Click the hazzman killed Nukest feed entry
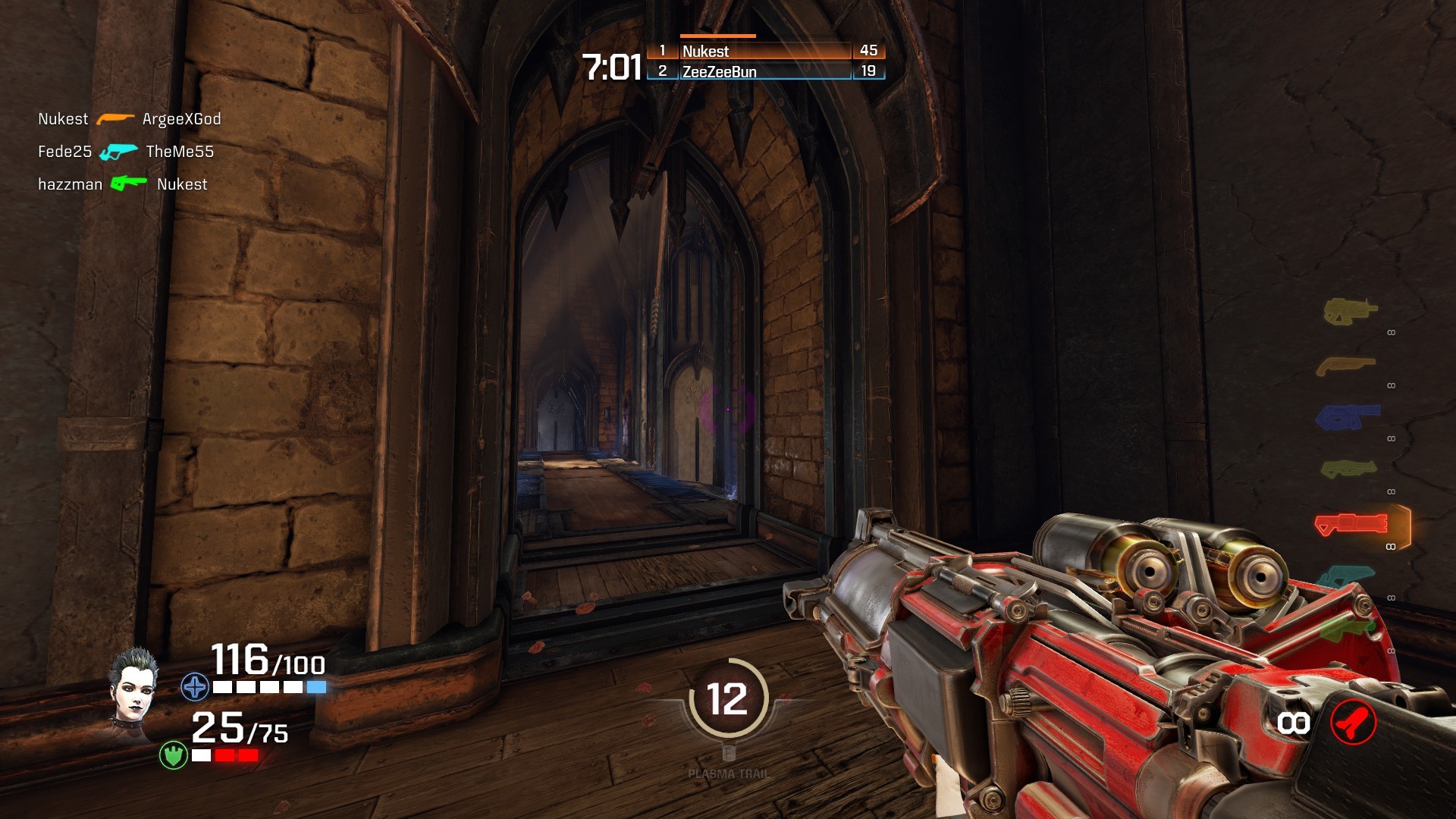This screenshot has height=819, width=1456. (x=123, y=184)
